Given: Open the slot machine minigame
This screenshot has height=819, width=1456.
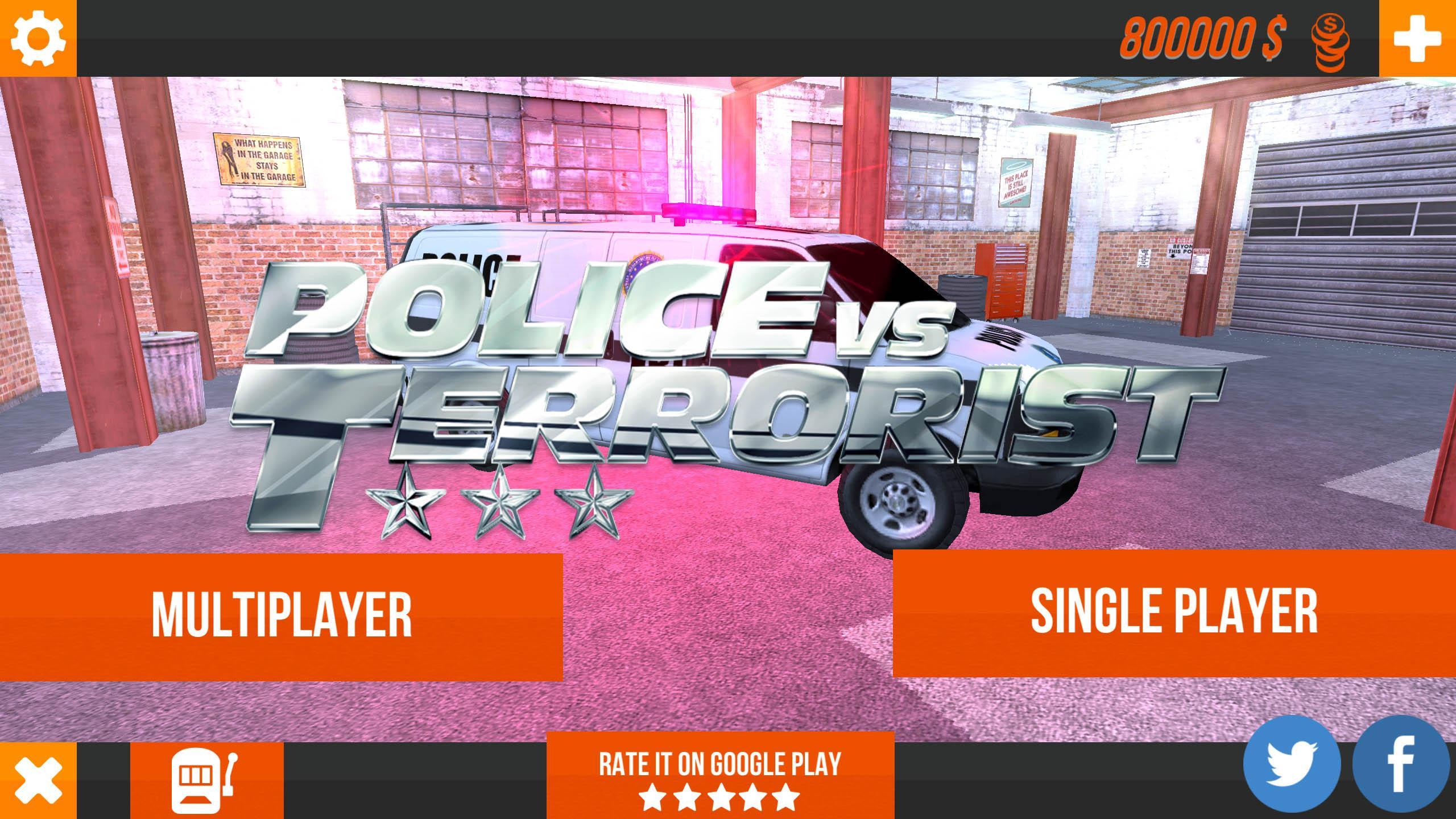Looking at the screenshot, I should [x=206, y=780].
